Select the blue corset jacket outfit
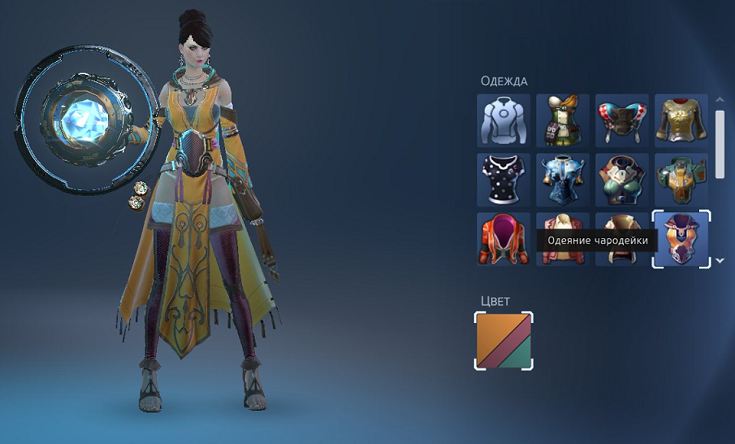The image size is (735, 444). pyautogui.click(x=563, y=180)
